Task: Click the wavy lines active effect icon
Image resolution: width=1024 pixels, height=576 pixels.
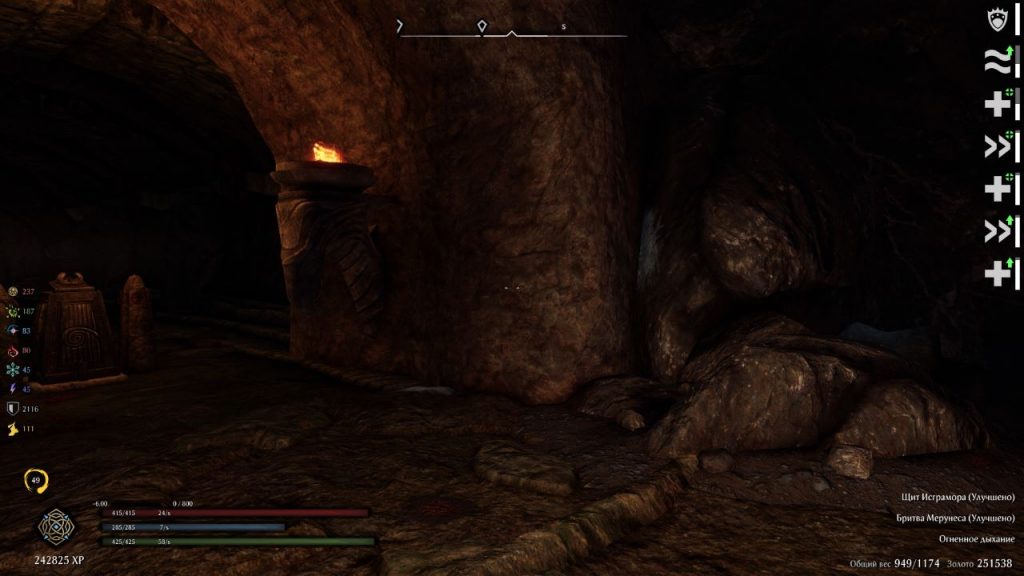Action: tap(997, 62)
